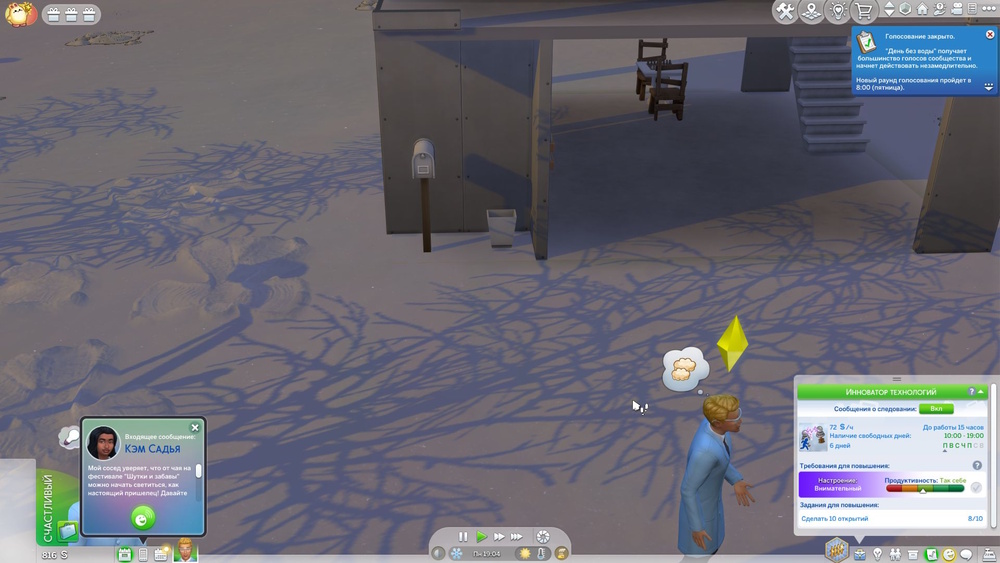Open the relationships panel tab
Viewport: 1000px width, 563px height.
895,554
